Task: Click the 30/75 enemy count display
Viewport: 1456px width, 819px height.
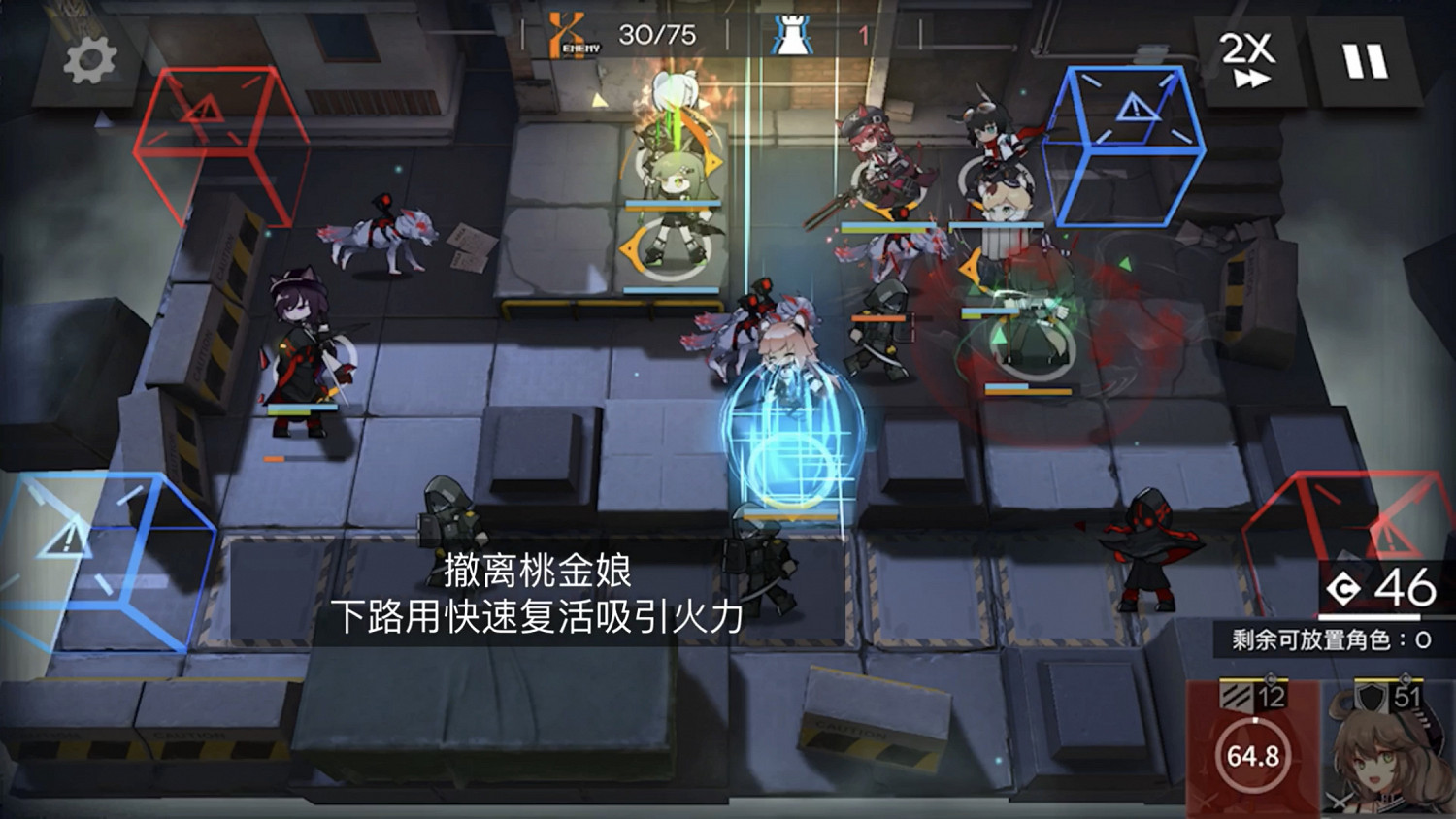Action: click(x=655, y=31)
